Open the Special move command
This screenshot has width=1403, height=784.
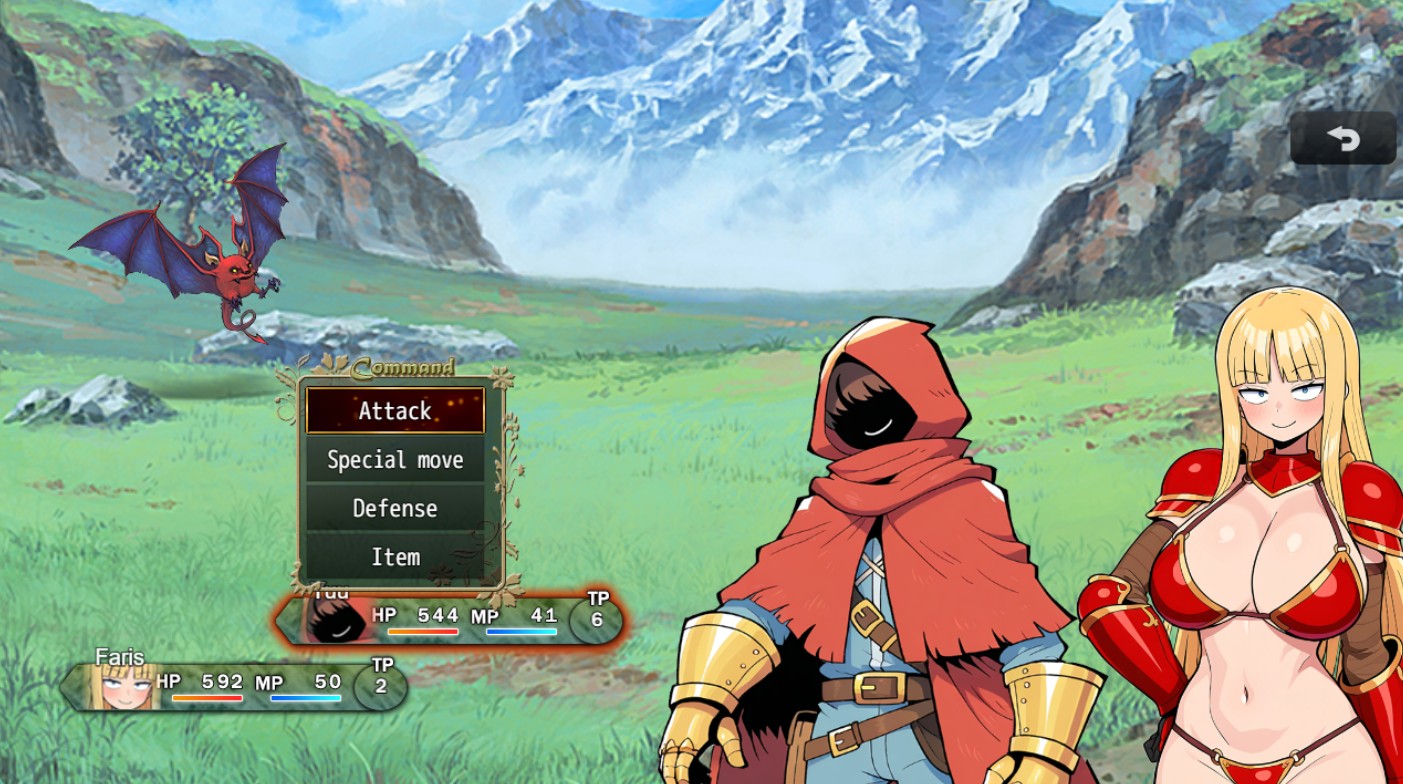tap(395, 460)
